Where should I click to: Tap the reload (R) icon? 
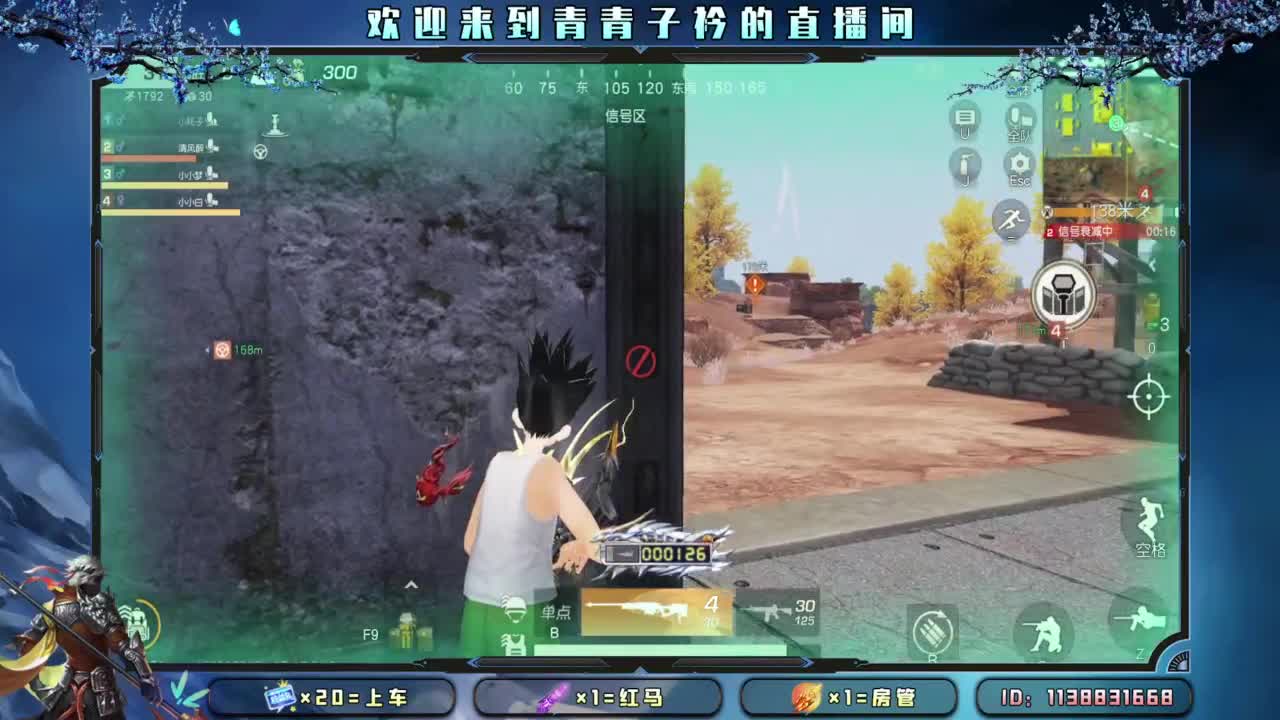933,632
